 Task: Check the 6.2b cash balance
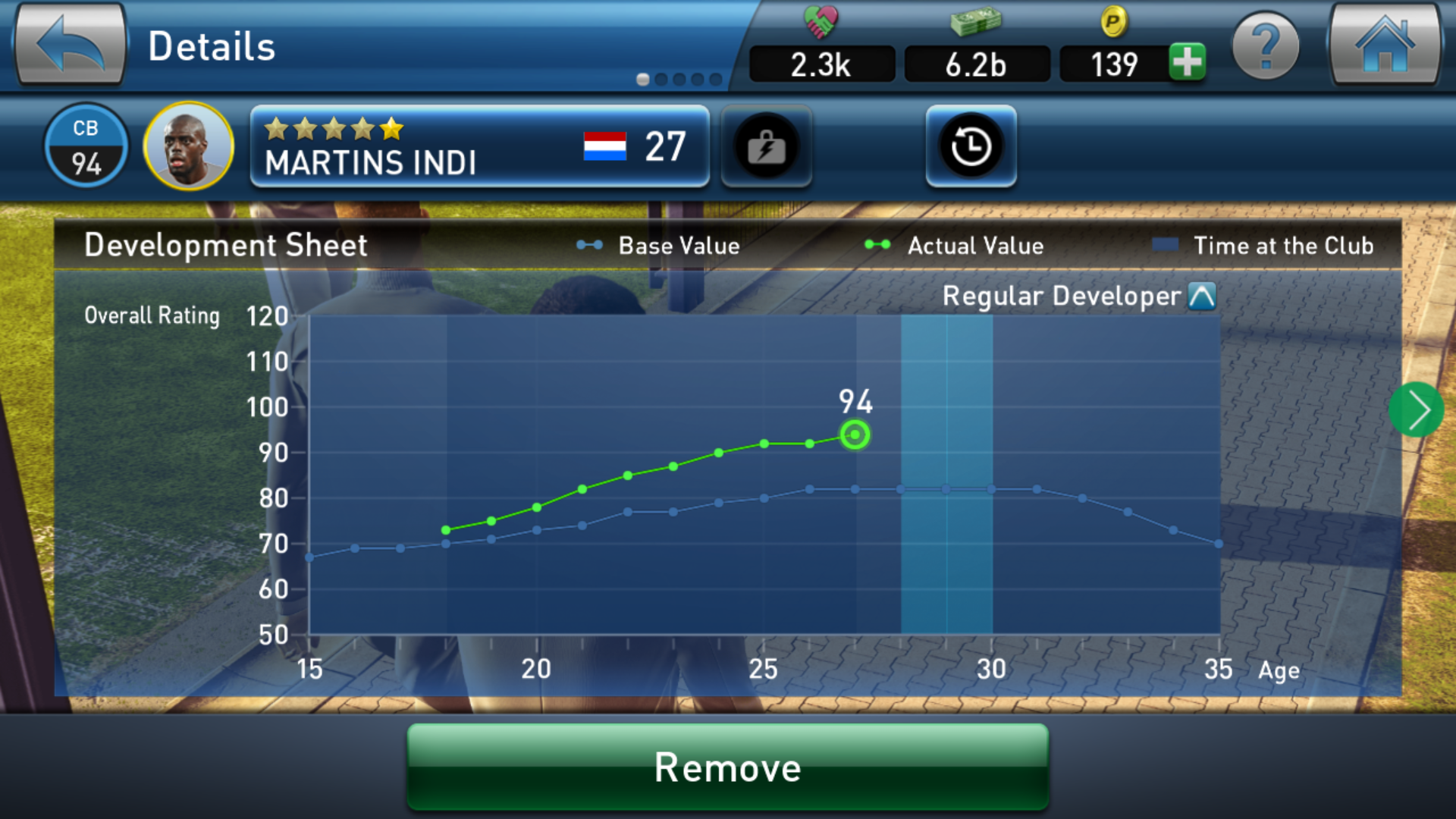click(976, 64)
